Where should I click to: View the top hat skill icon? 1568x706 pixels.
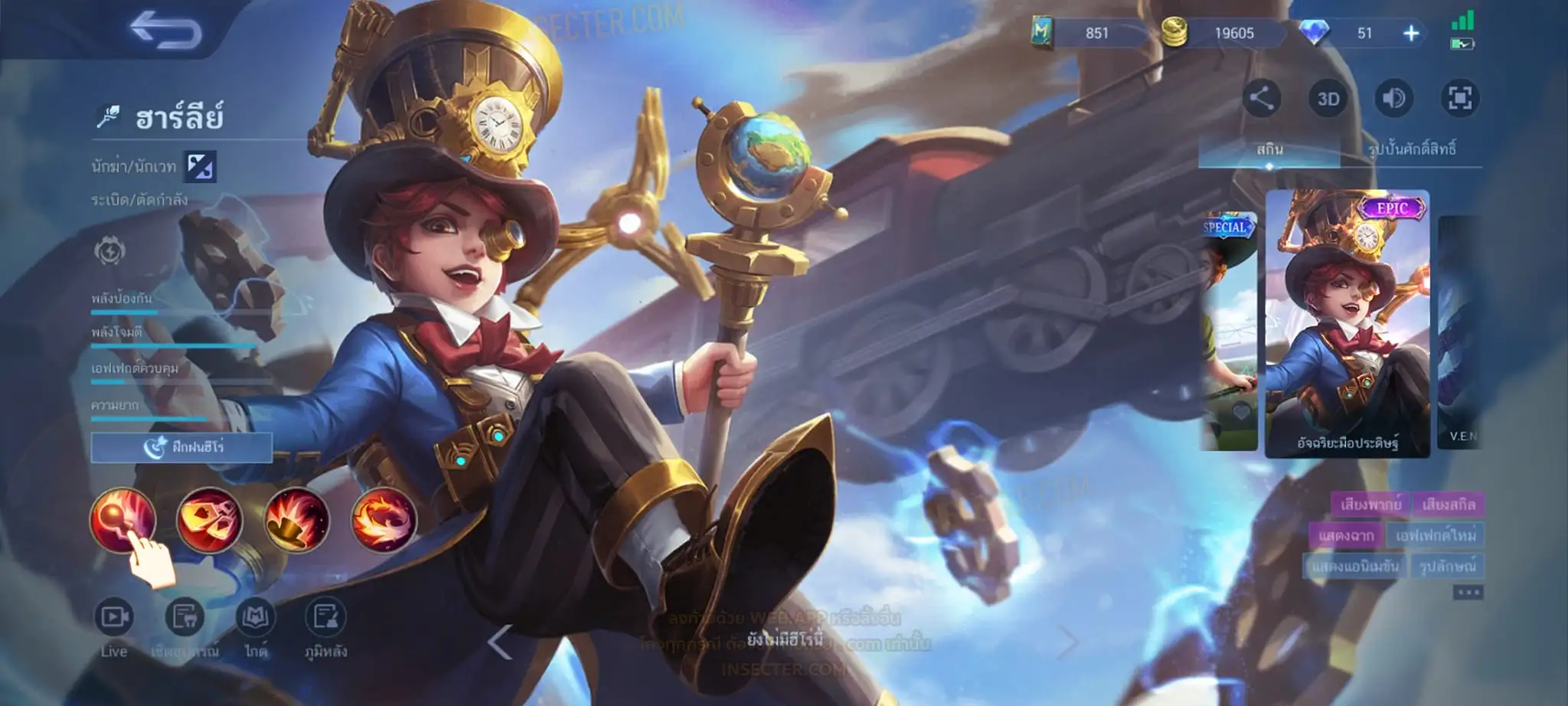[x=296, y=519]
